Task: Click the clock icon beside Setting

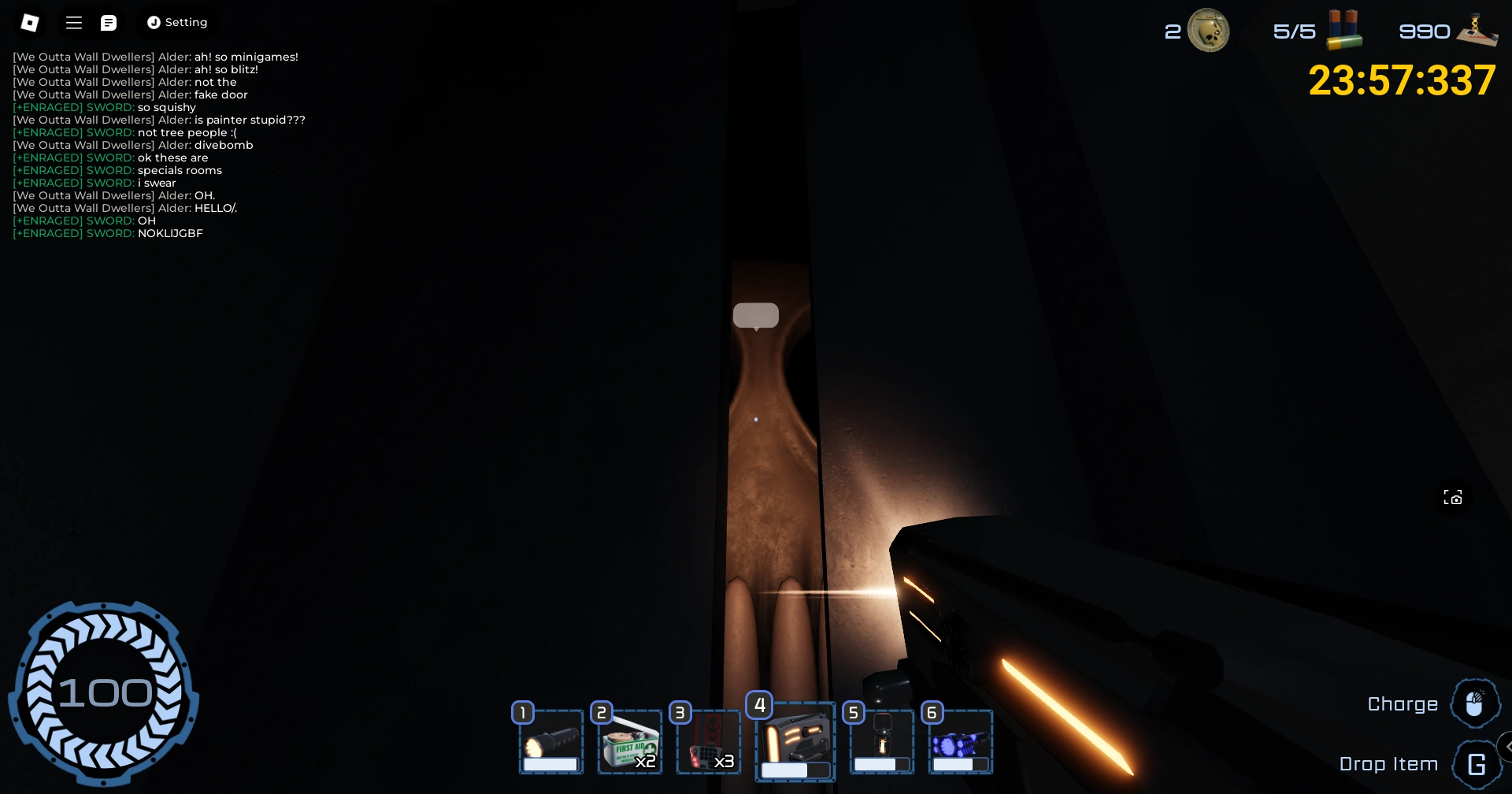Action: pyautogui.click(x=154, y=22)
